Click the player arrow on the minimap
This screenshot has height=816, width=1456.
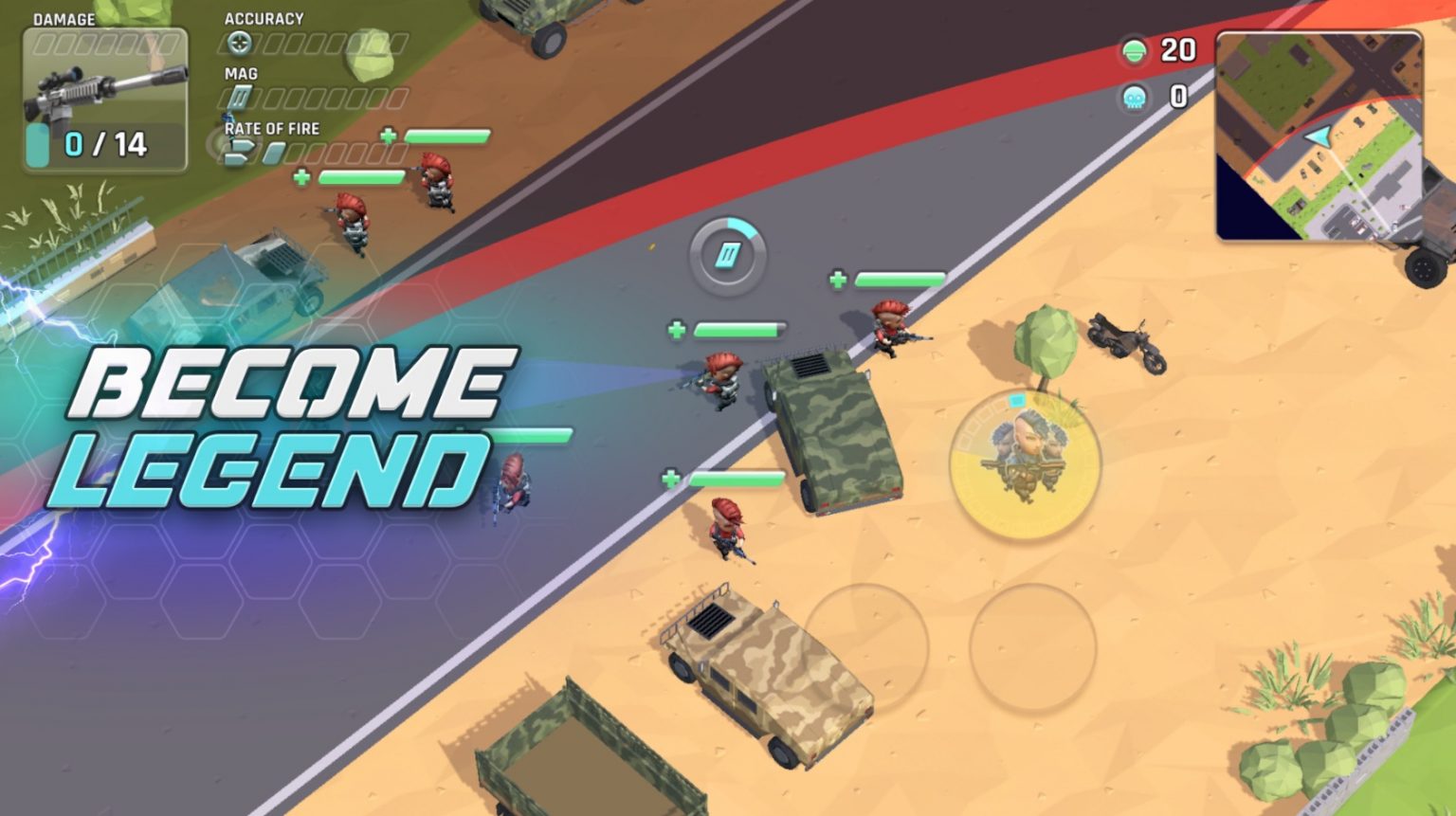tap(1318, 136)
